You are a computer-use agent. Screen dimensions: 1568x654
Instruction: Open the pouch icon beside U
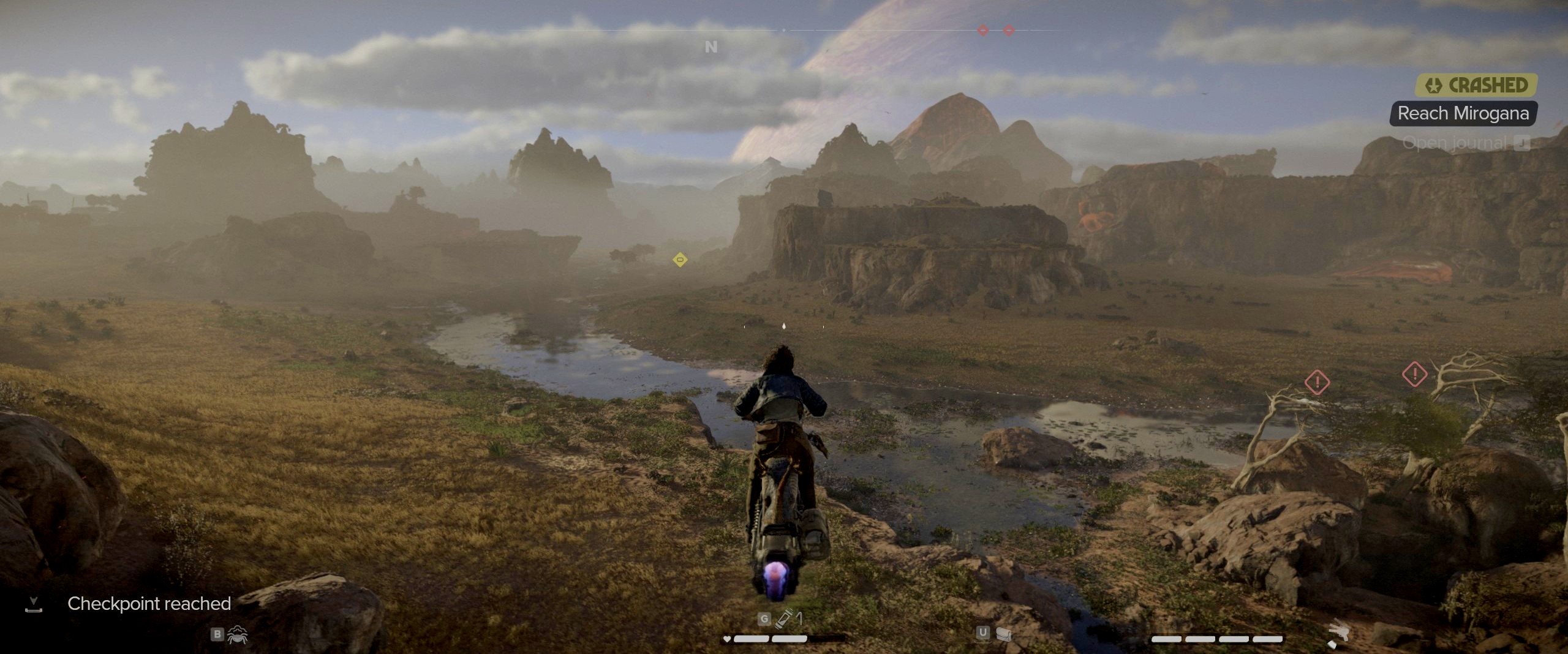(1003, 634)
